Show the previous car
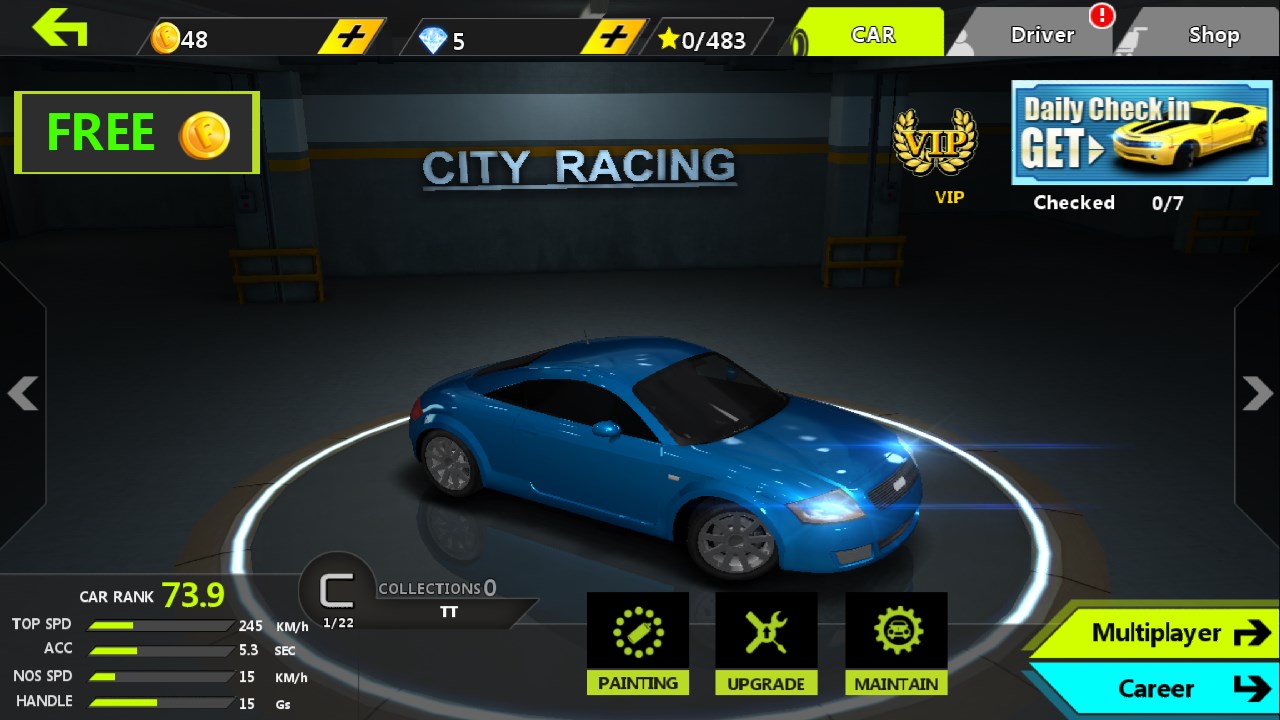Image resolution: width=1280 pixels, height=720 pixels. pyautogui.click(x=23, y=393)
